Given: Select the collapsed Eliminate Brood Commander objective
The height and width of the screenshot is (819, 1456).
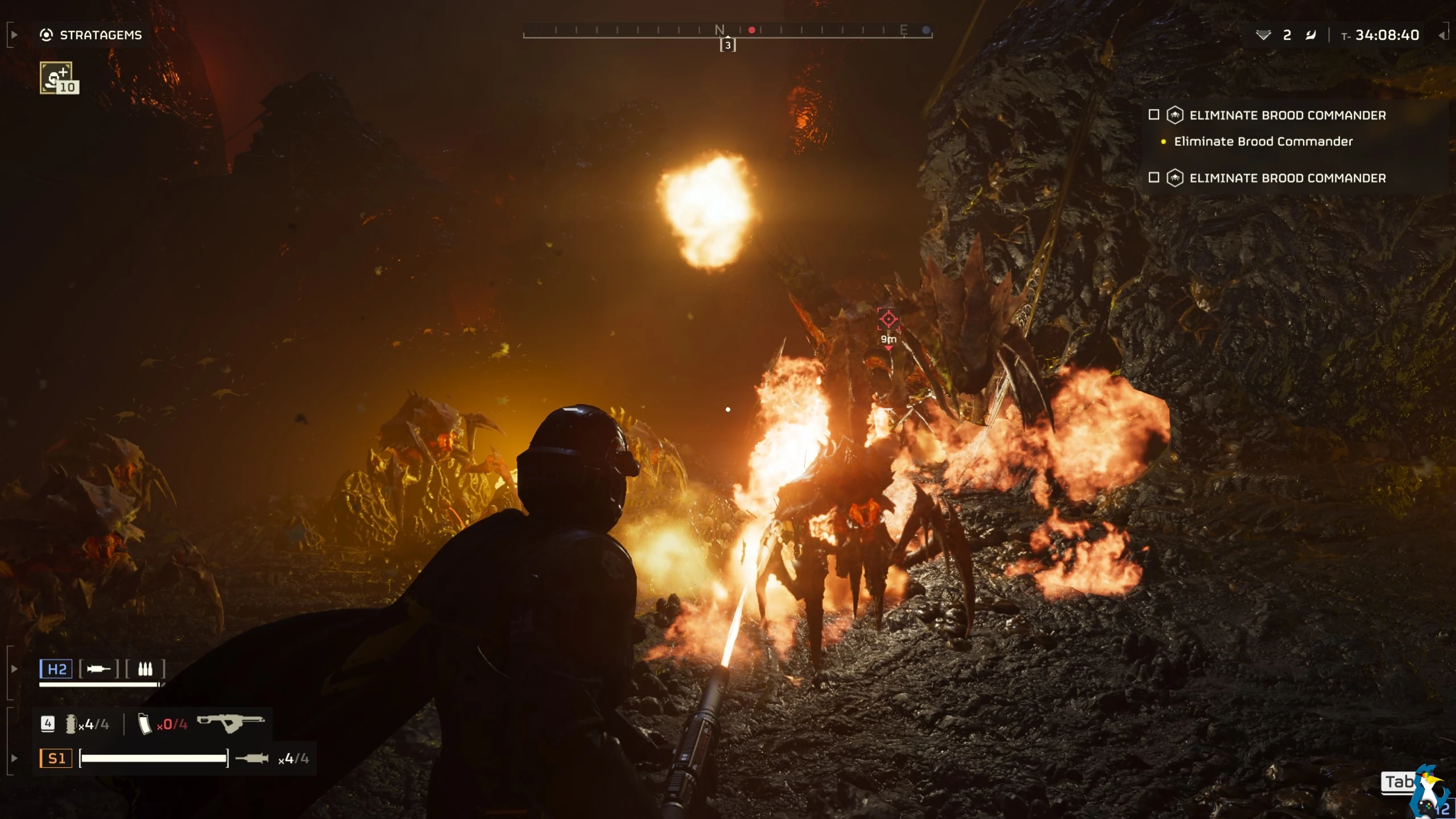Looking at the screenshot, I should (1286, 178).
